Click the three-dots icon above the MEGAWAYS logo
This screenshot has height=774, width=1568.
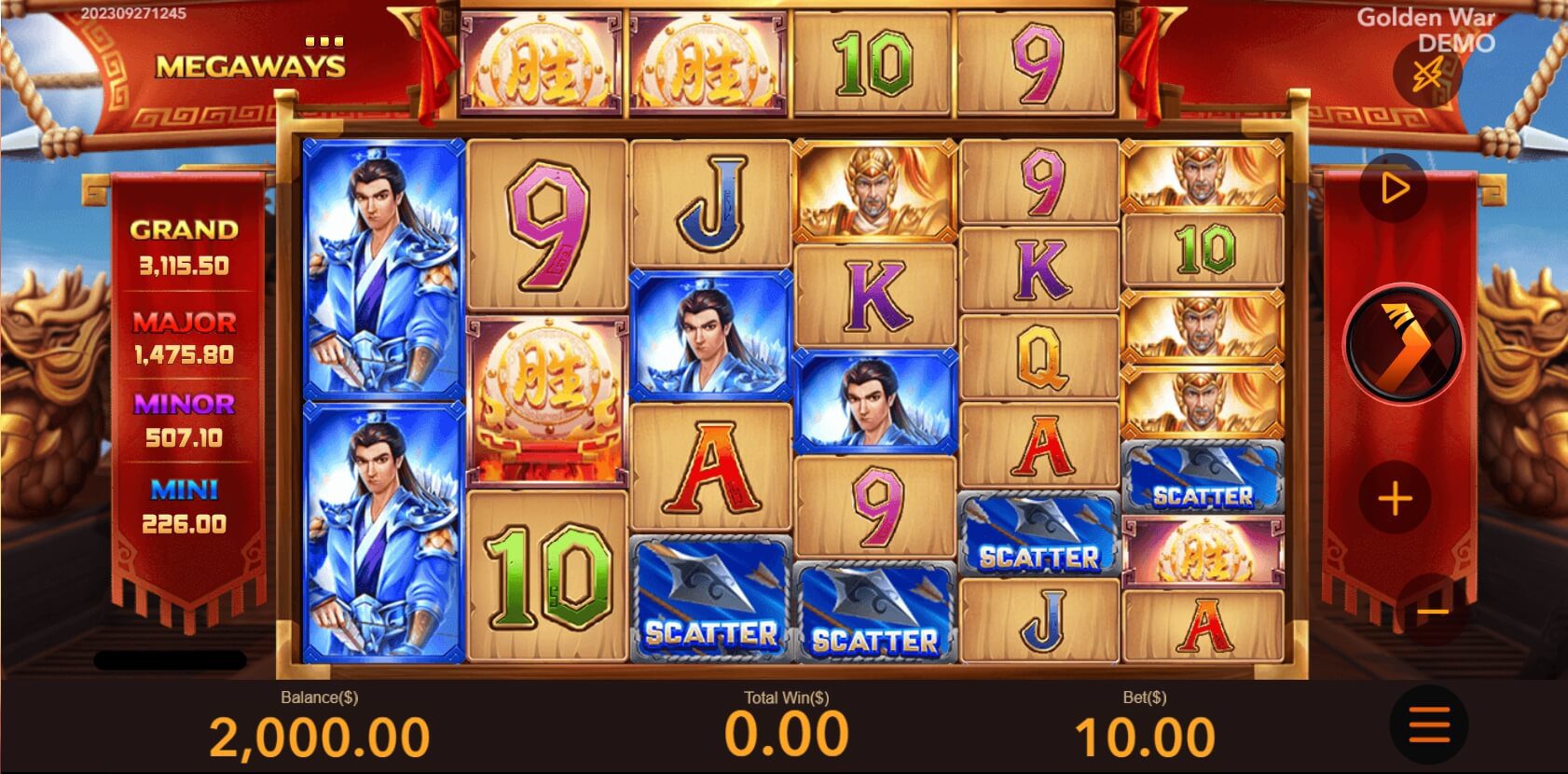click(322, 40)
